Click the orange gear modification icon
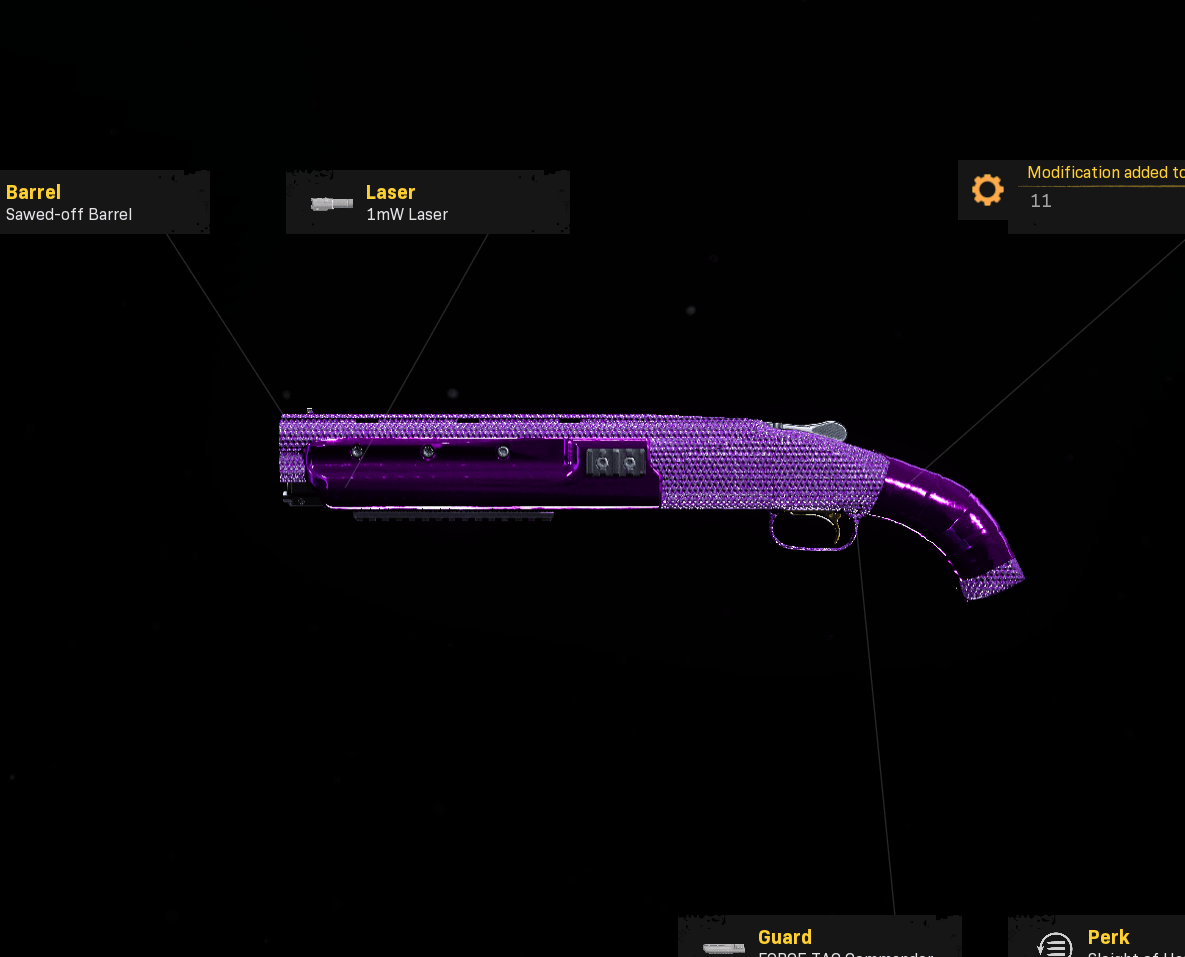The image size is (1185, 957). pos(987,190)
